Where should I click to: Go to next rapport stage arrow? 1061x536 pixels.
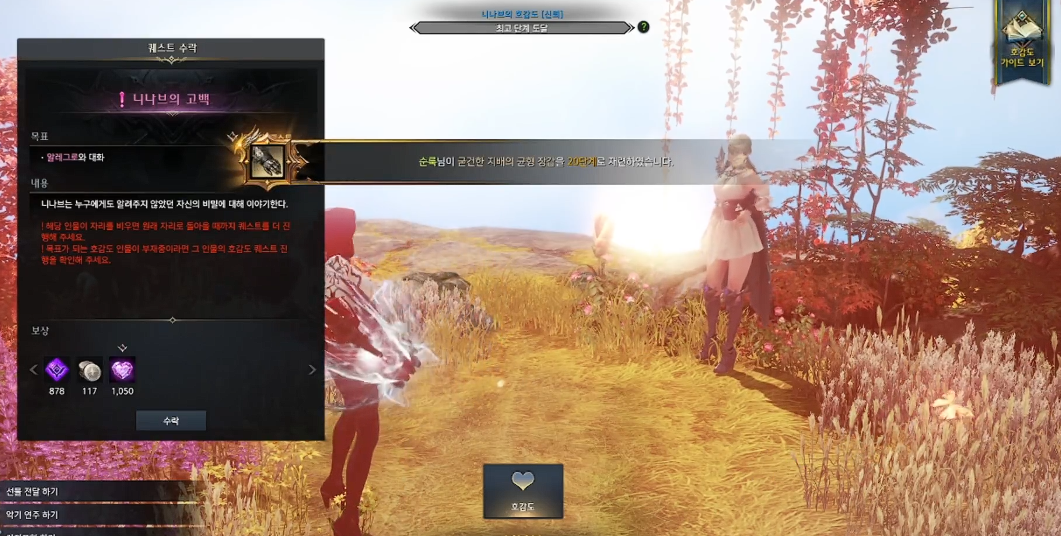[x=630, y=28]
